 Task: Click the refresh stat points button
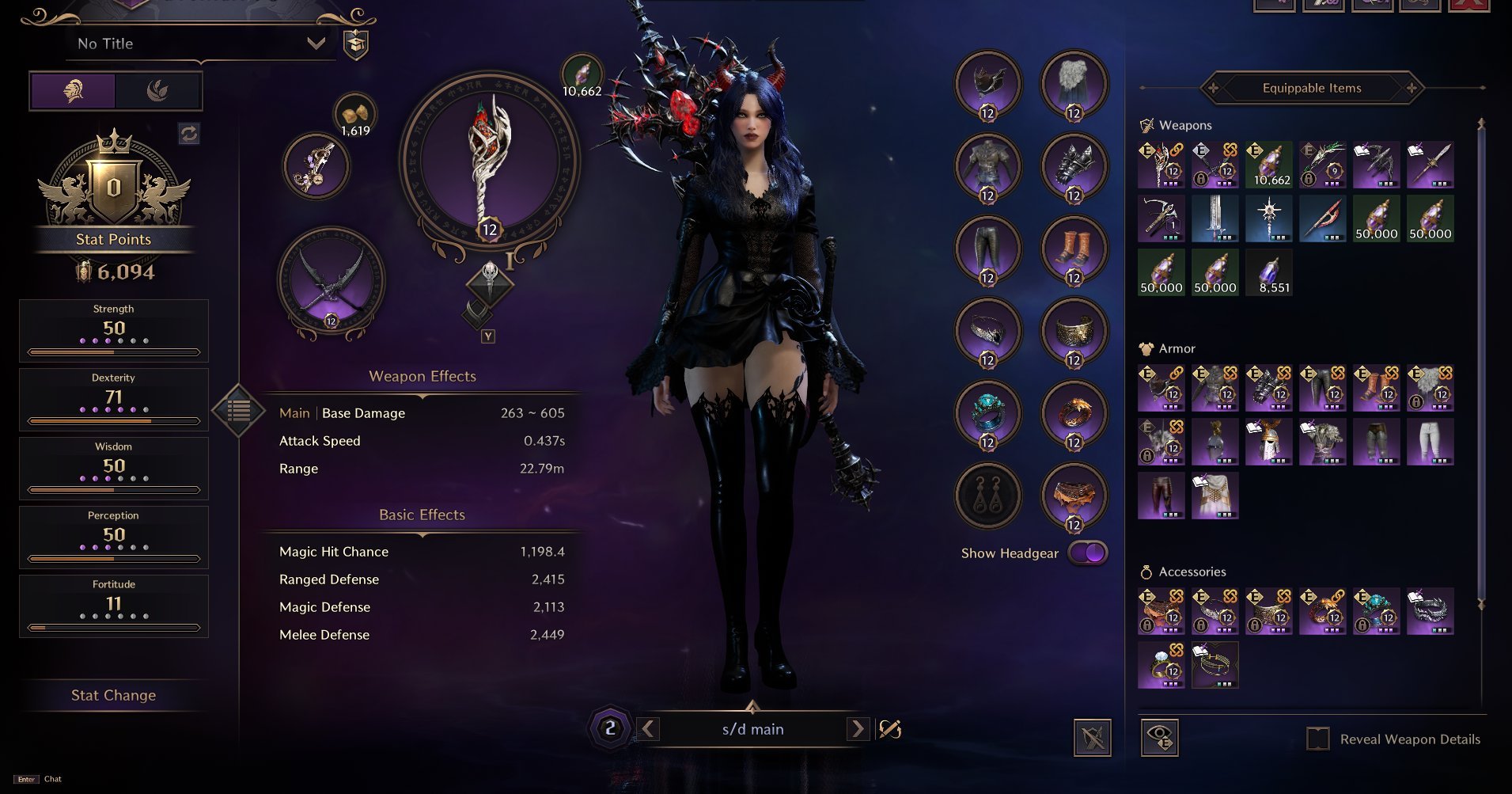tap(189, 133)
